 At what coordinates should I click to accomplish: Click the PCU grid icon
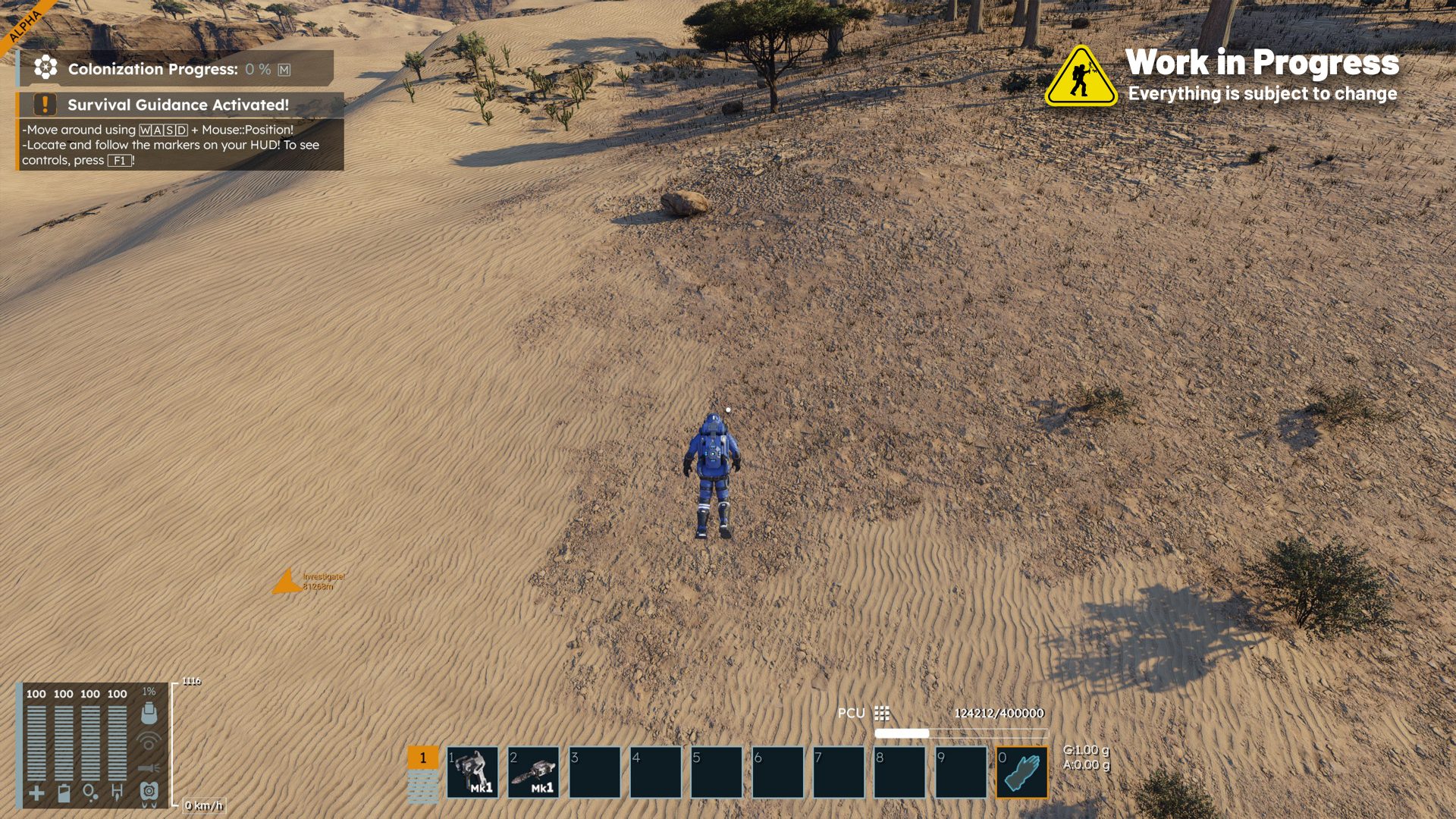coord(881,714)
